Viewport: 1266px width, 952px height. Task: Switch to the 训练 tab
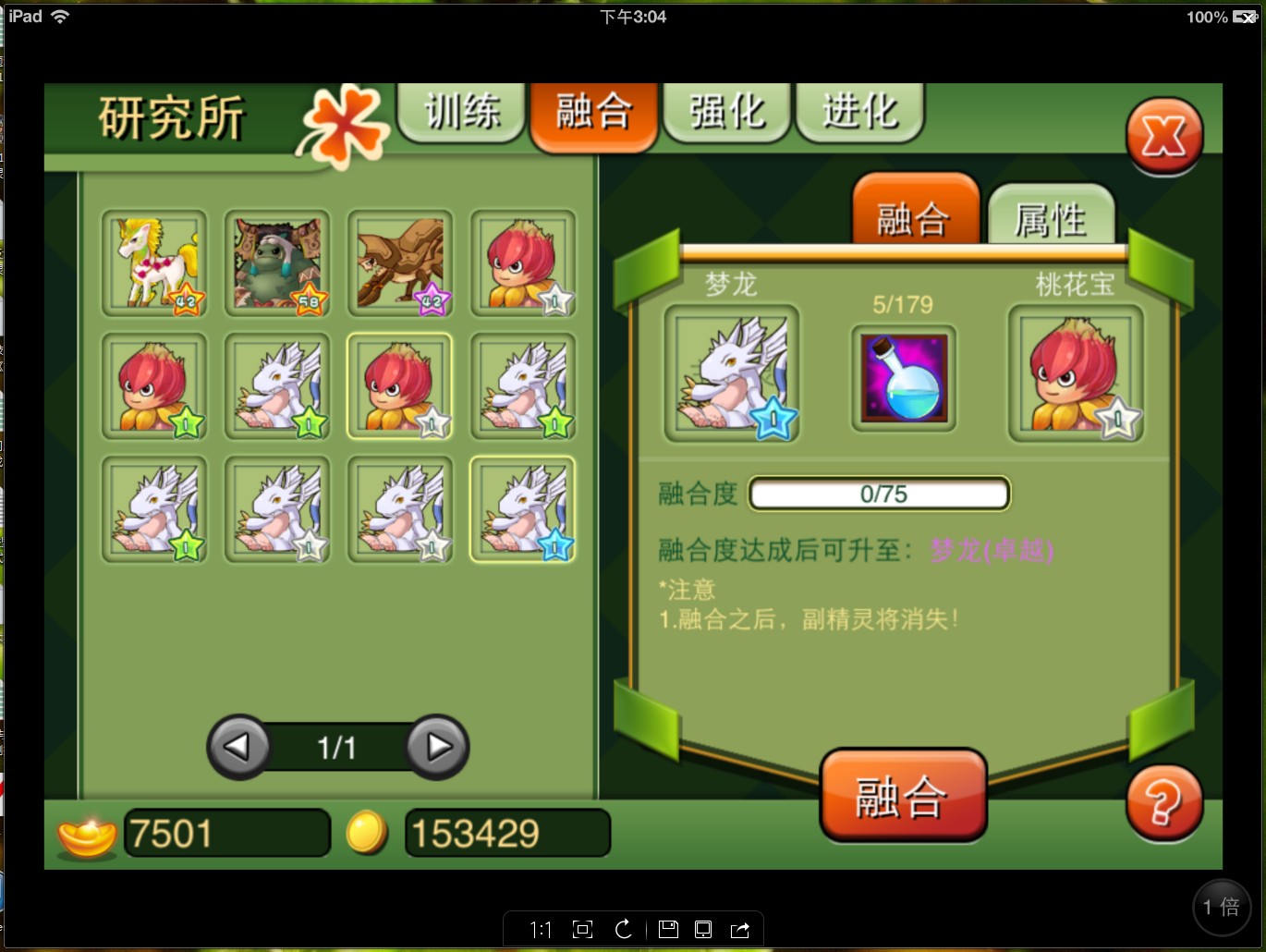[x=461, y=113]
